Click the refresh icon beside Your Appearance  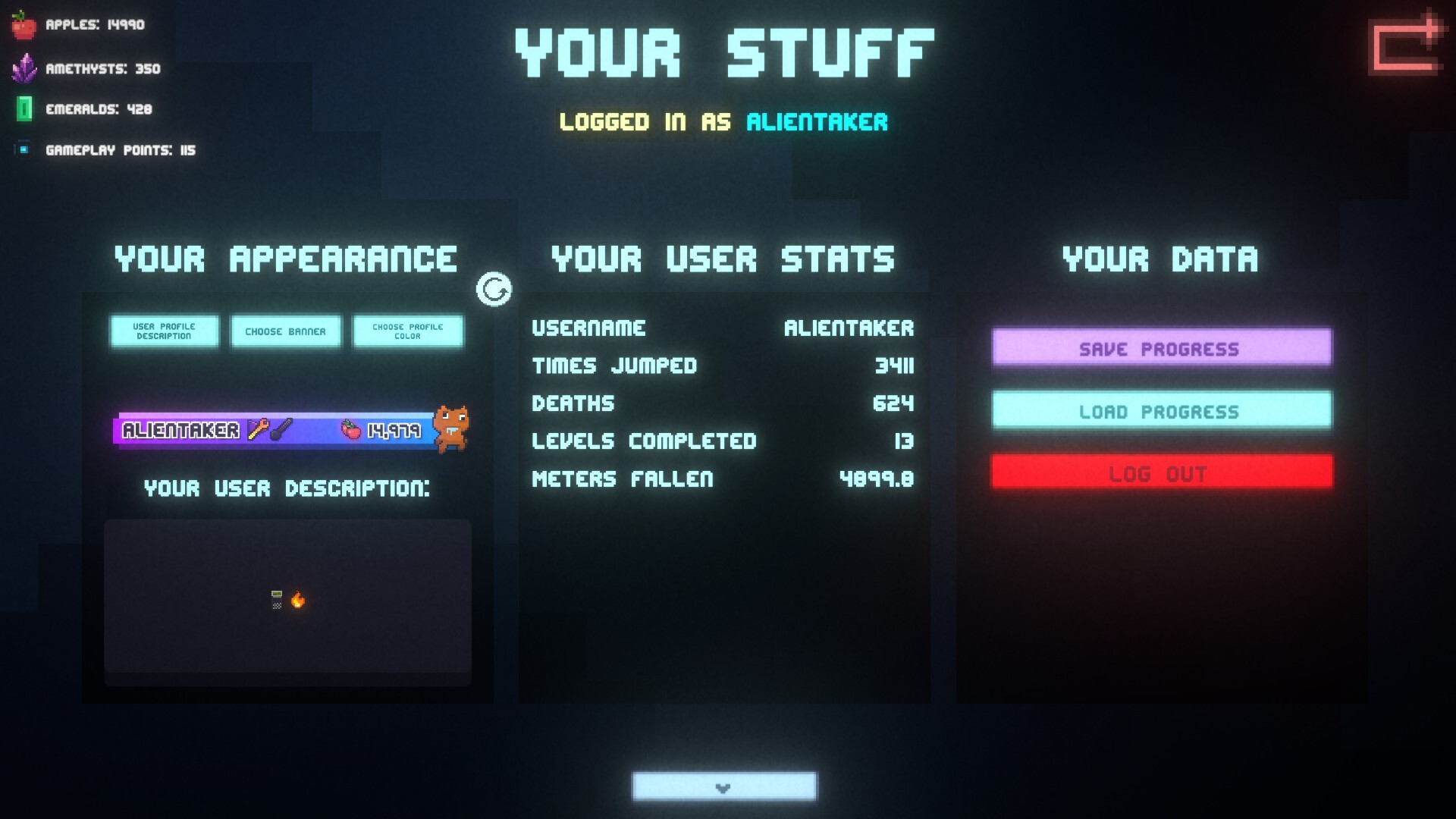click(x=494, y=290)
